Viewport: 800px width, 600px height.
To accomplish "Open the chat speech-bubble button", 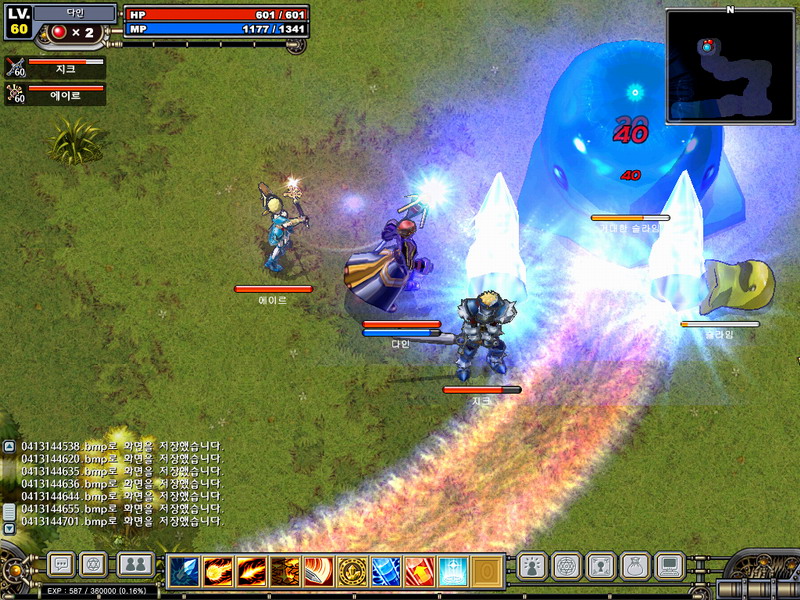I will pyautogui.click(x=61, y=565).
